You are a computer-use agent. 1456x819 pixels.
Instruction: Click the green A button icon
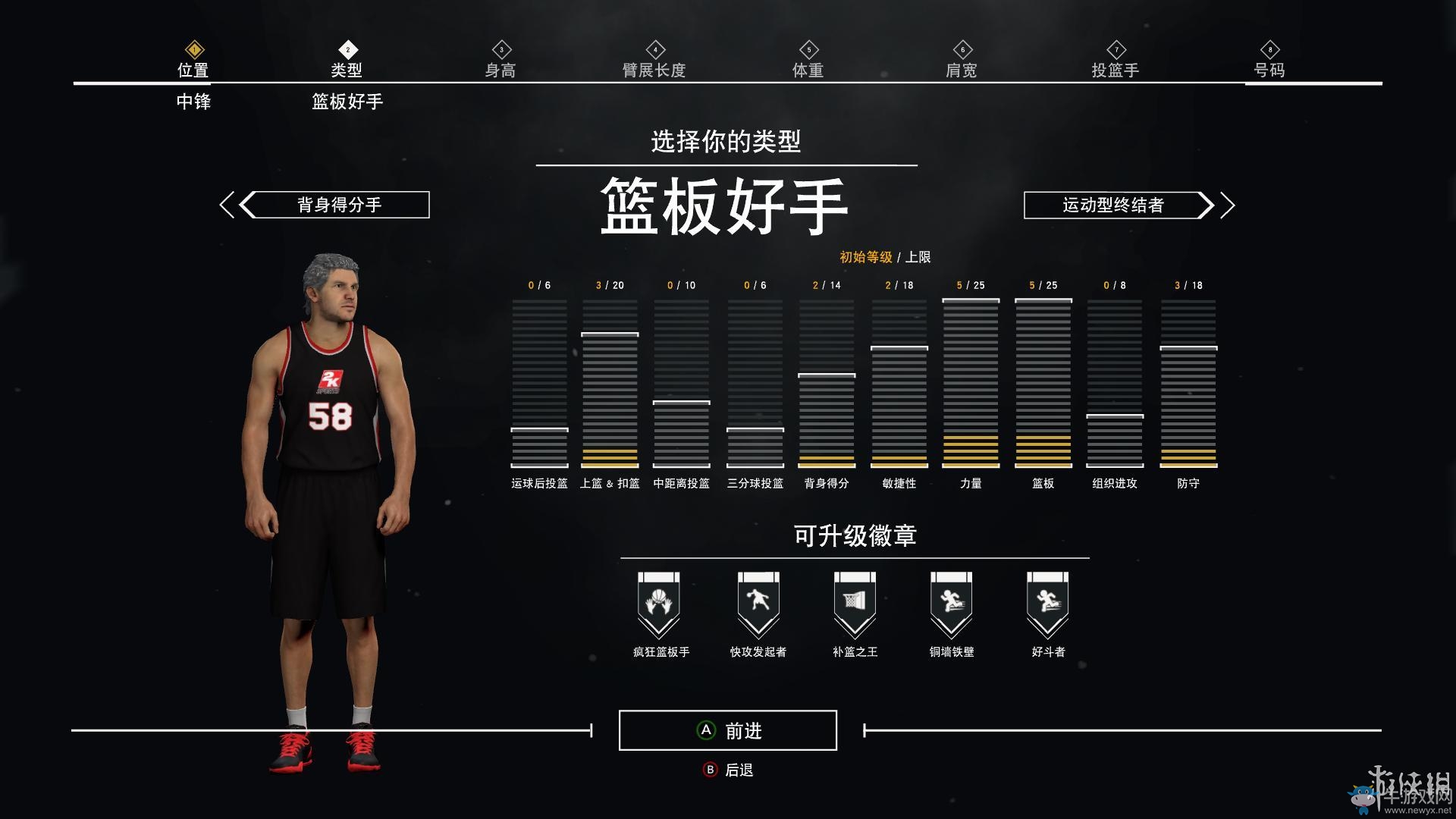pyautogui.click(x=705, y=730)
